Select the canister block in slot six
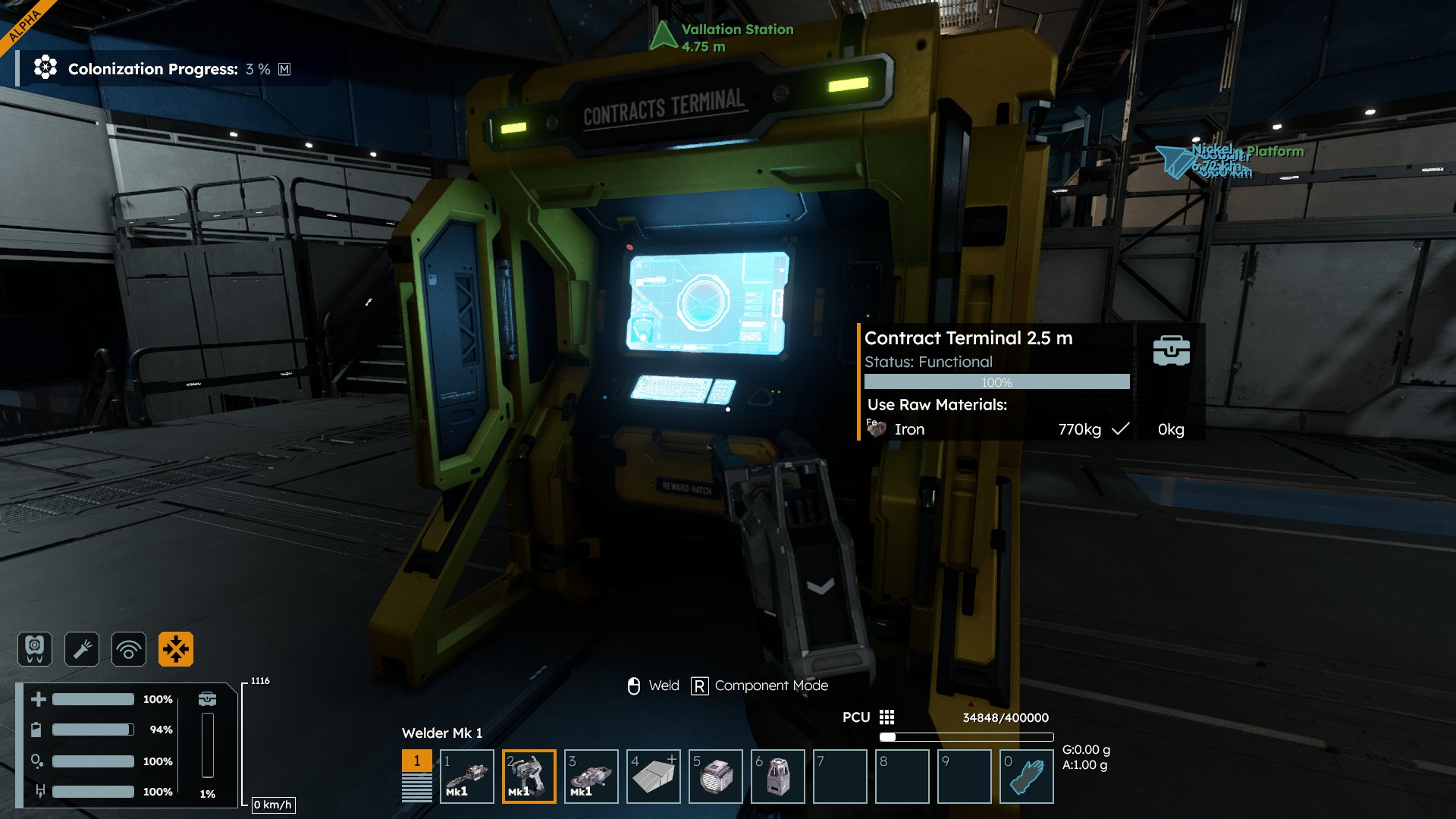Image resolution: width=1456 pixels, height=819 pixels. [777, 776]
